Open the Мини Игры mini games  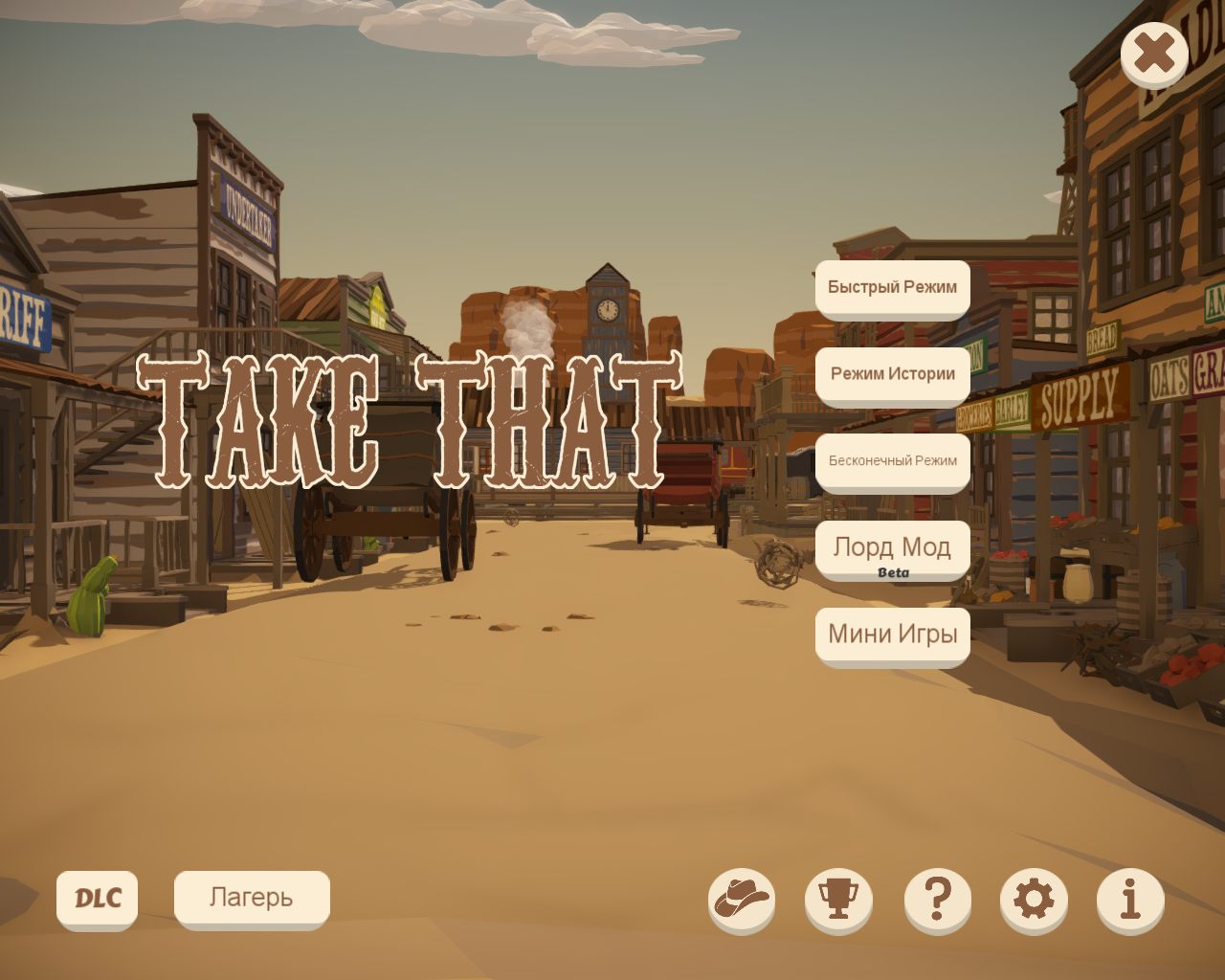coord(892,635)
